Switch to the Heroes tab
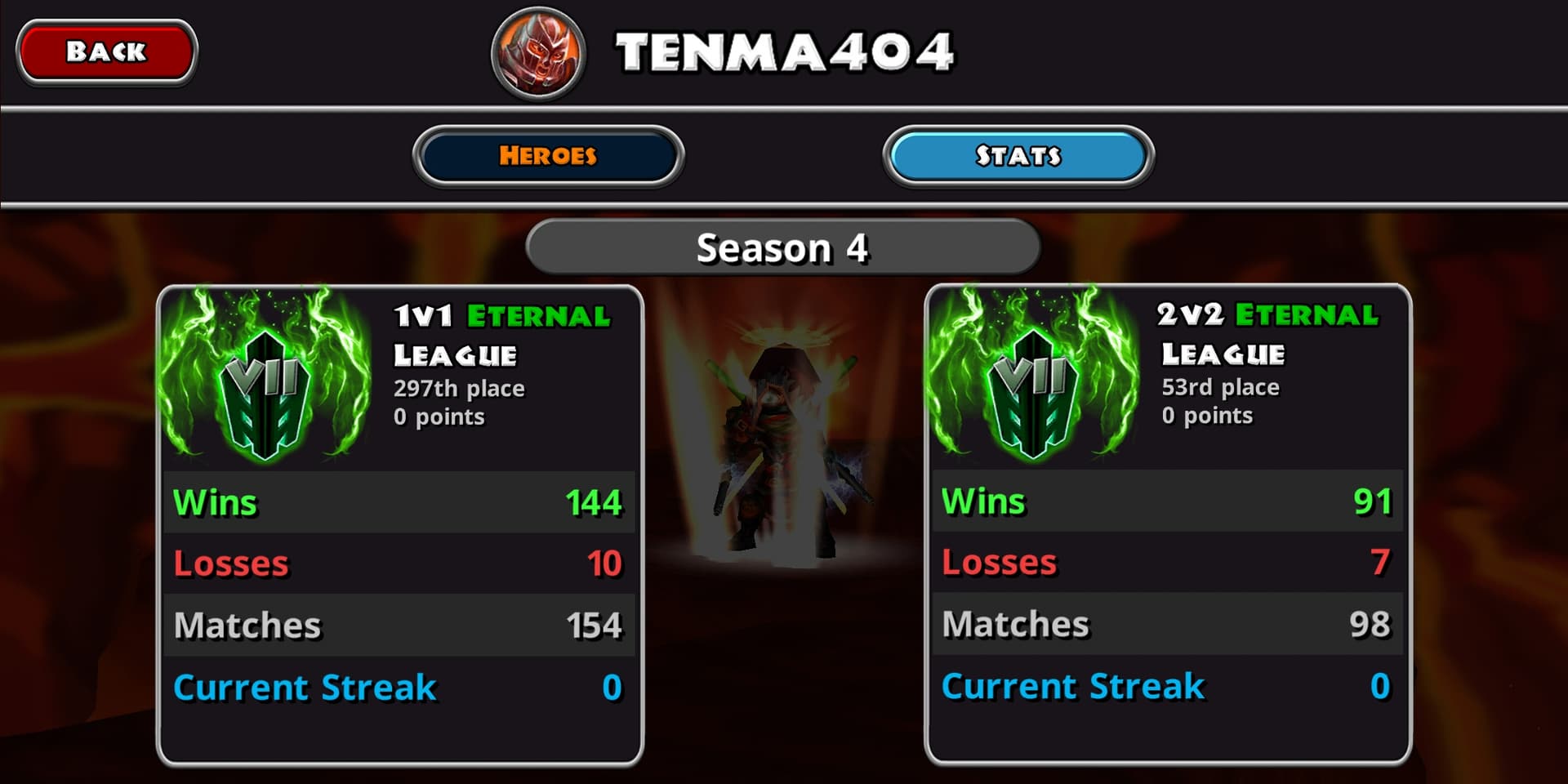Image resolution: width=1568 pixels, height=784 pixels. (x=548, y=156)
